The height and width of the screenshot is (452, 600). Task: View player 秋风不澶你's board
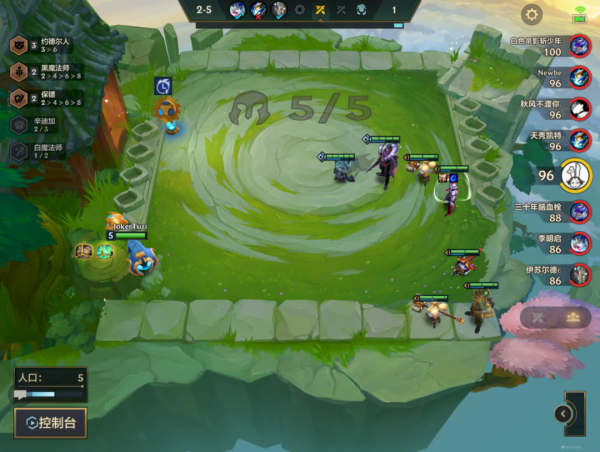[579, 108]
